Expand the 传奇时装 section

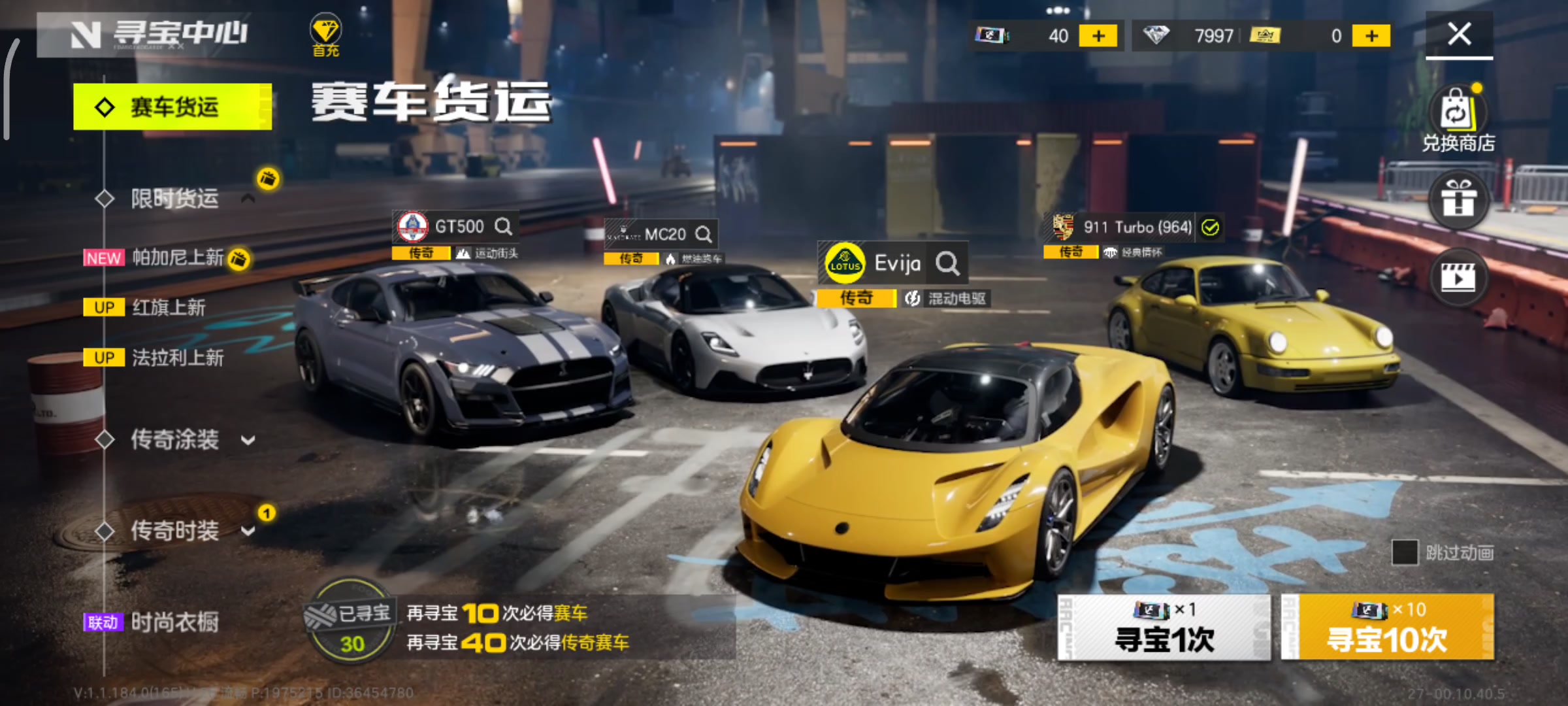pyautogui.click(x=248, y=530)
